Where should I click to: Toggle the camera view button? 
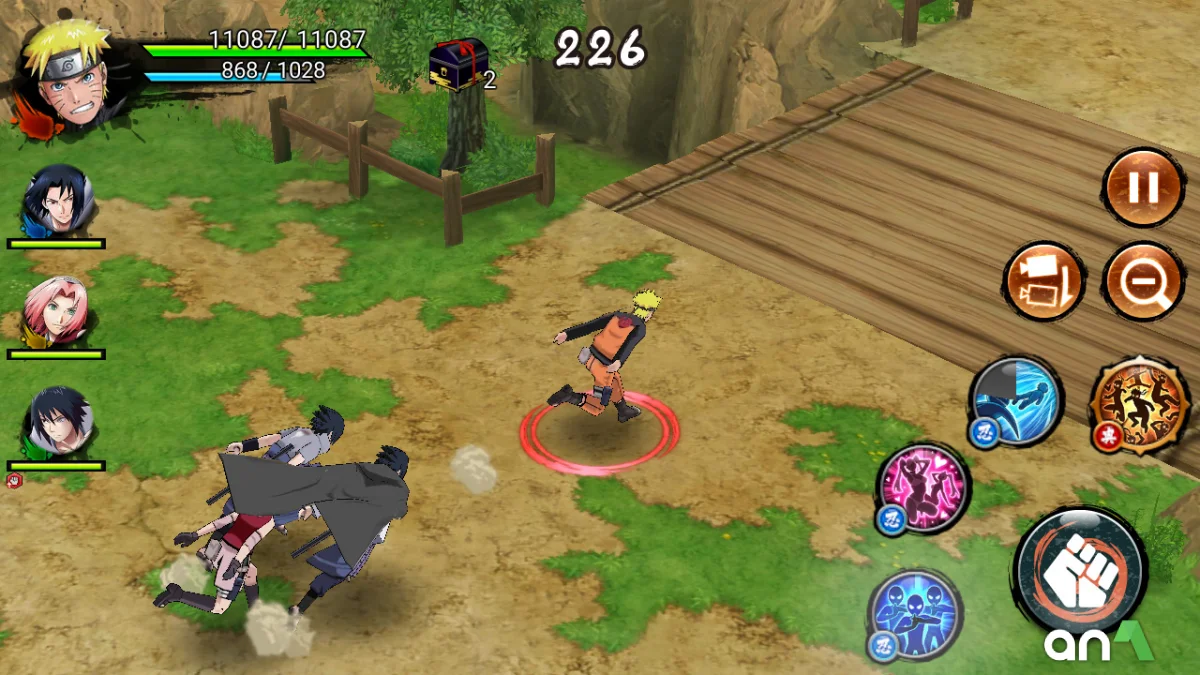pyautogui.click(x=1043, y=281)
